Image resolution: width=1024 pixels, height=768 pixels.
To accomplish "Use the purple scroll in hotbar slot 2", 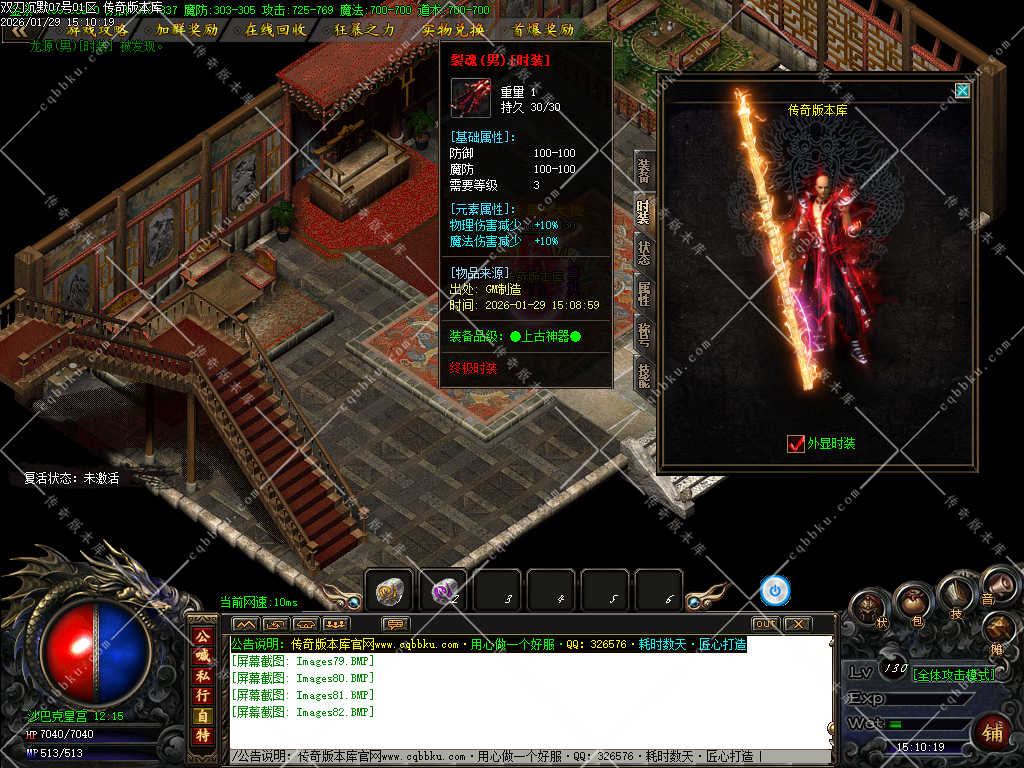I will point(444,591).
